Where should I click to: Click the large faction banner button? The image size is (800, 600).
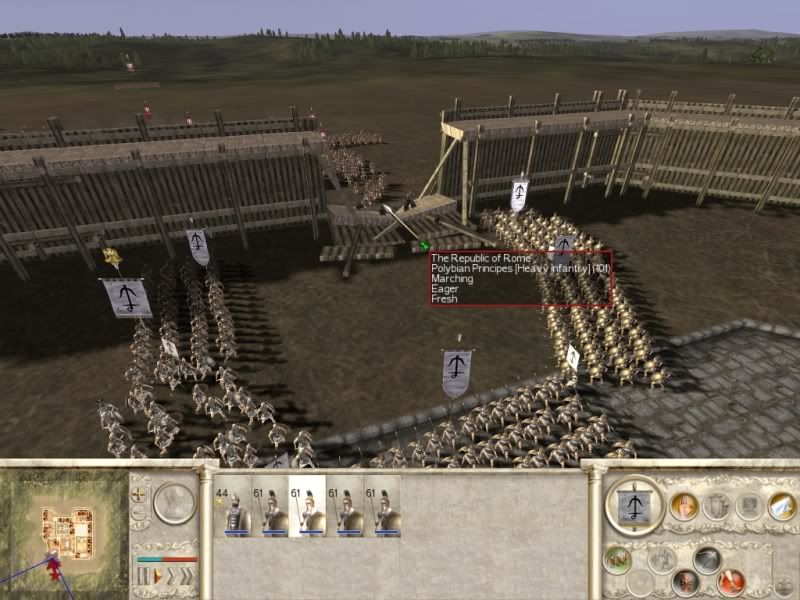[x=635, y=507]
